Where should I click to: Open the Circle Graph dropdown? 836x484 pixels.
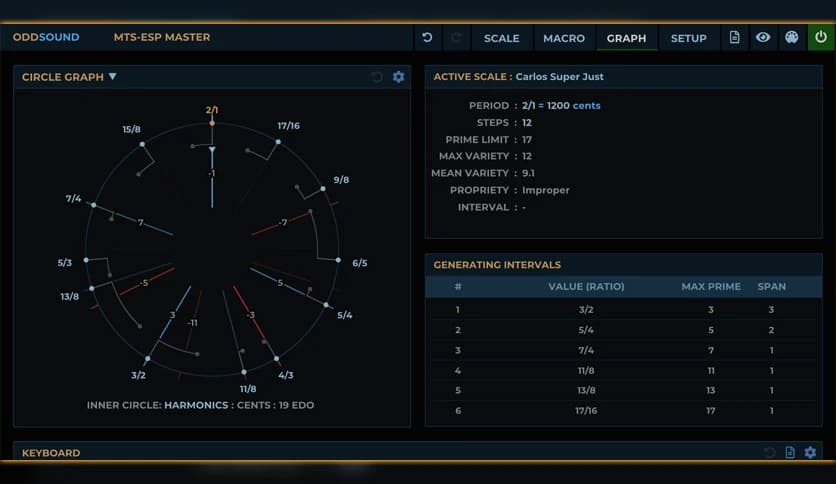pyautogui.click(x=113, y=77)
